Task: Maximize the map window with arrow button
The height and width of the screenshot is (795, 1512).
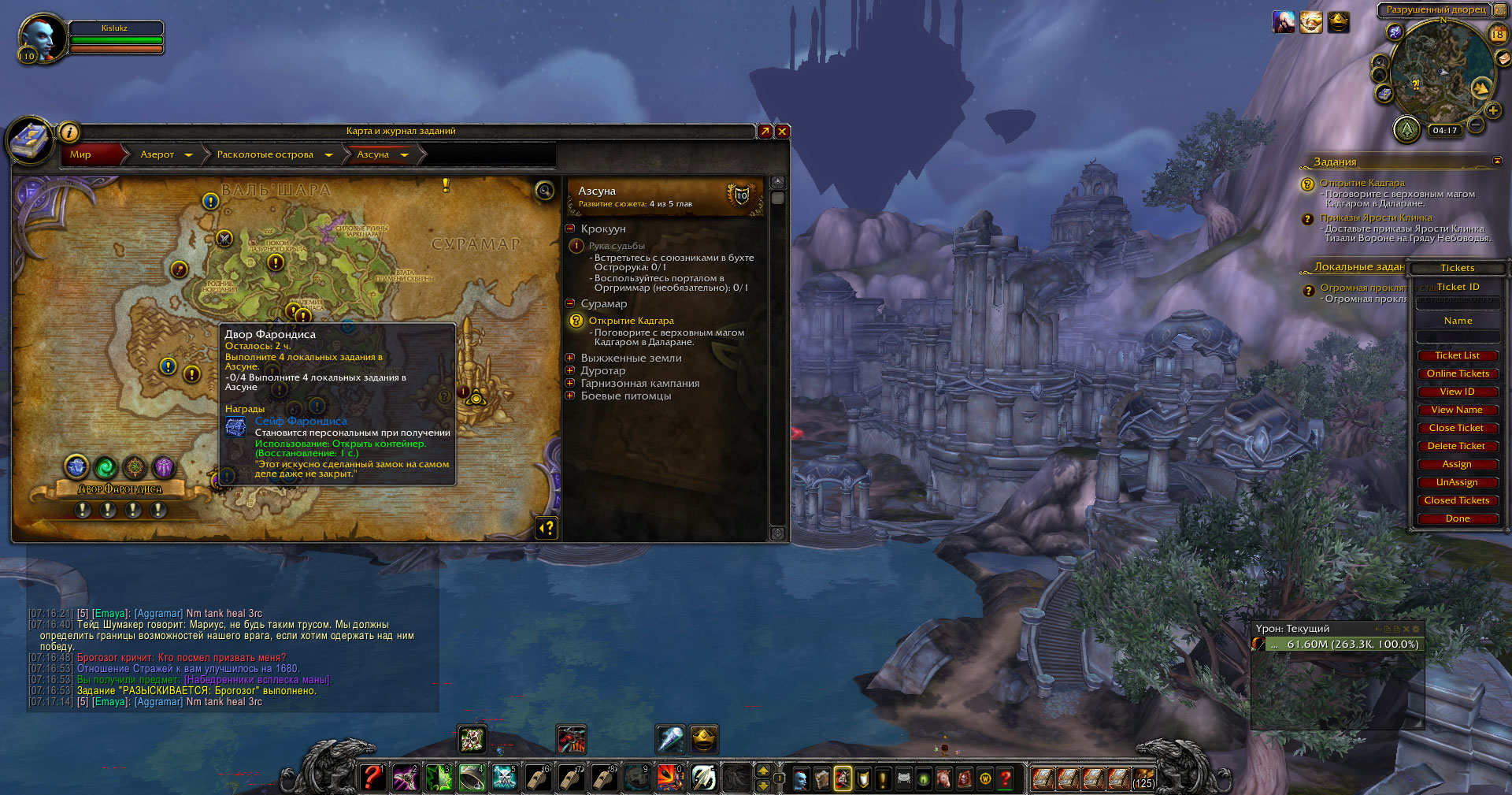Action: 765,132
